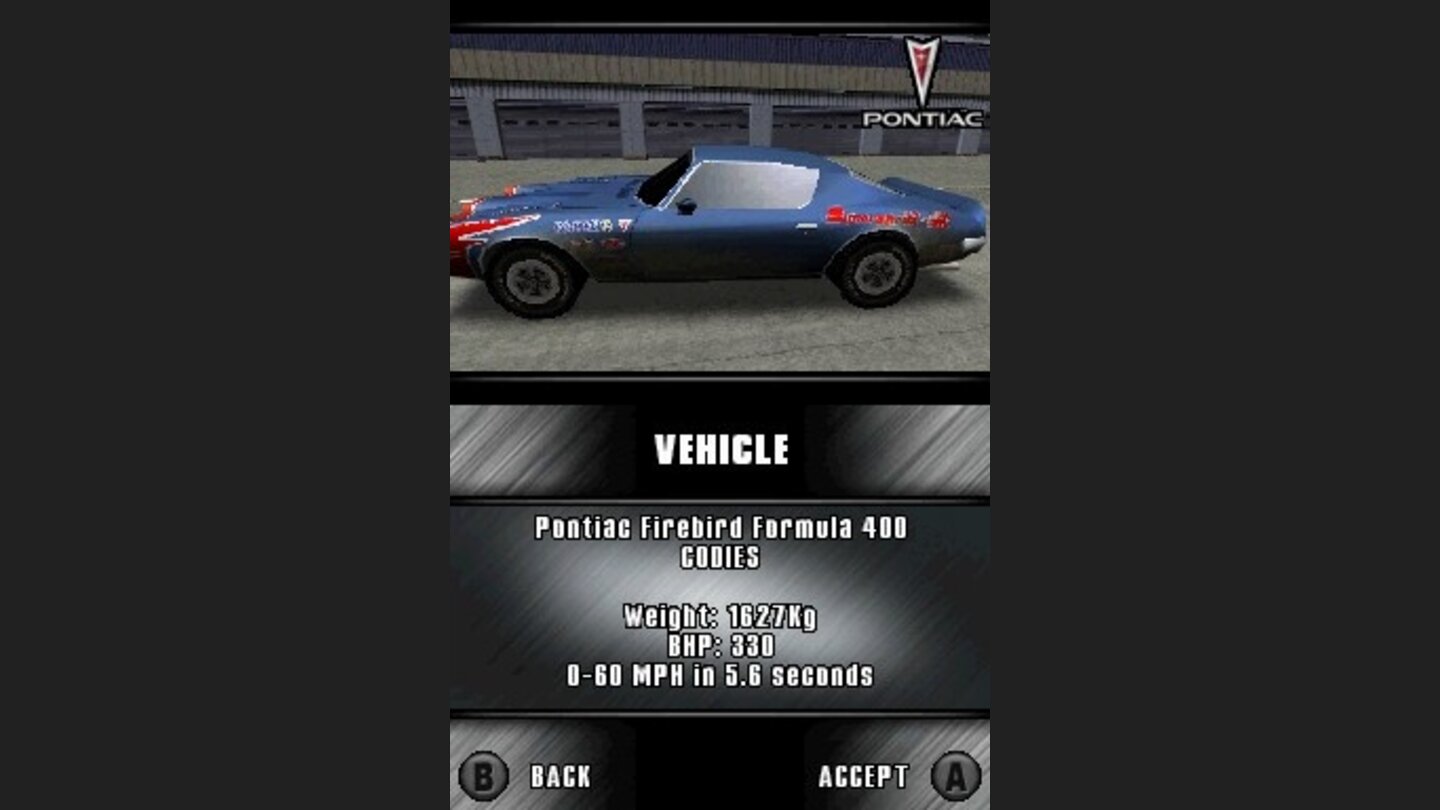This screenshot has width=1440, height=810.
Task: Click the Weight: 1627Kg stat line
Action: 722,615
